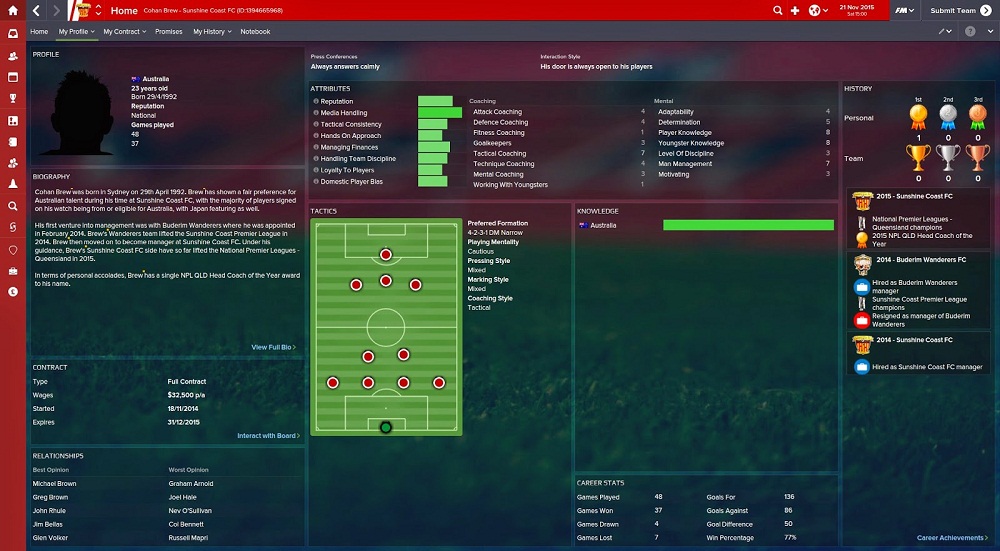The height and width of the screenshot is (551, 1000).
Task: Open the calendar schedule sidebar icon
Action: [x=13, y=77]
